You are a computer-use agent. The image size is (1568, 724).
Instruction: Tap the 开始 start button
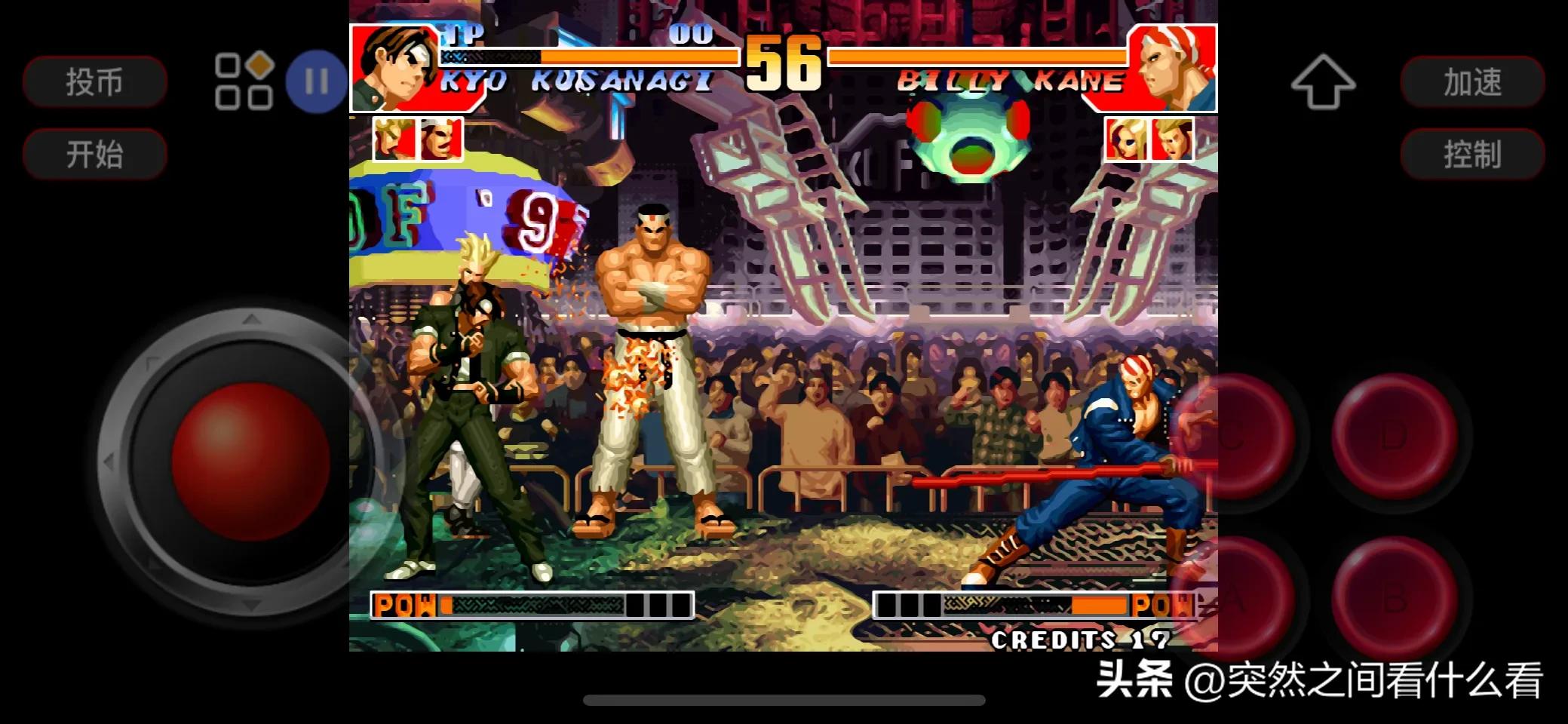click(94, 154)
